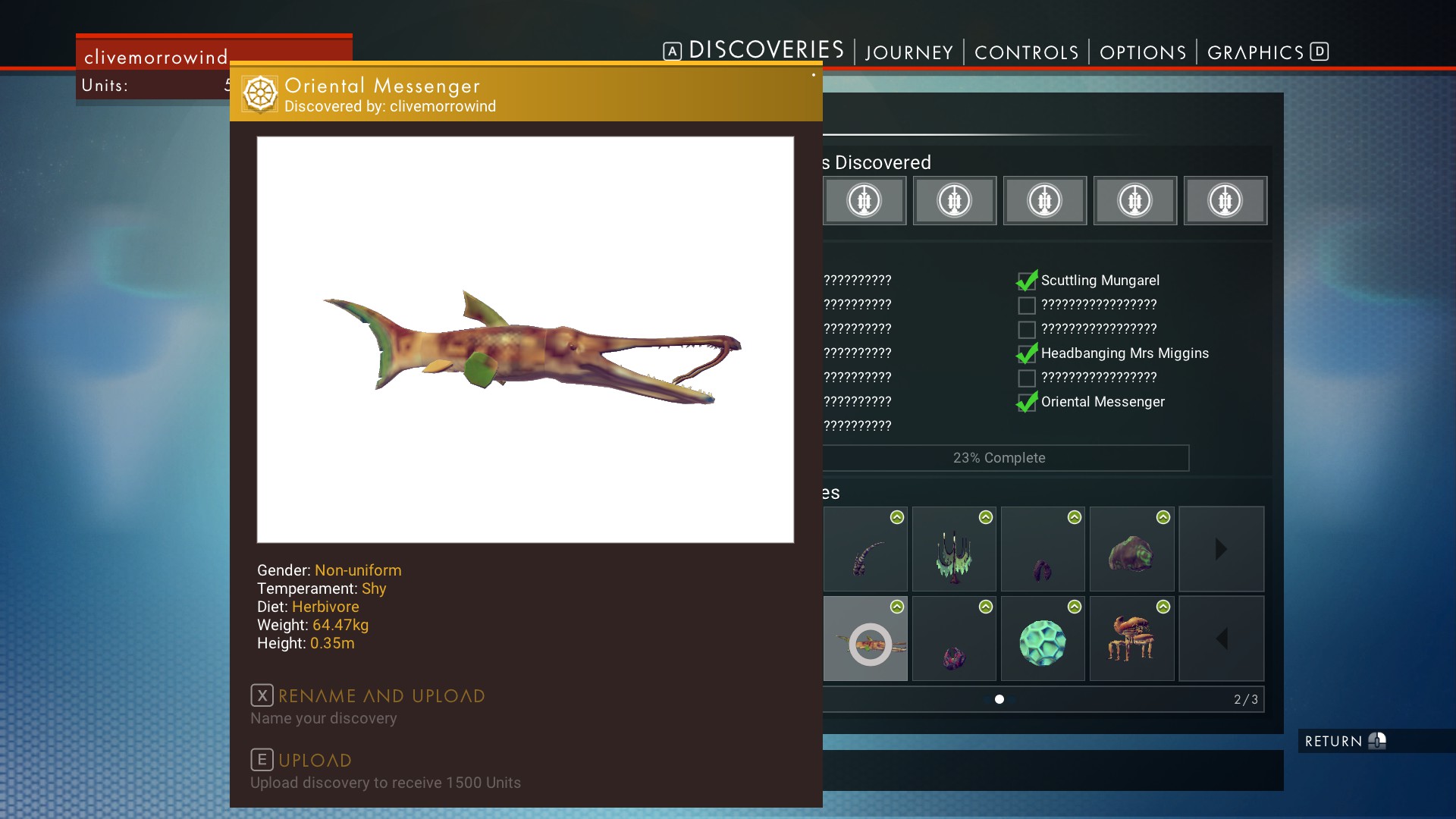
Task: Select the dark curved tail creature thumbnail
Action: pos(865,554)
